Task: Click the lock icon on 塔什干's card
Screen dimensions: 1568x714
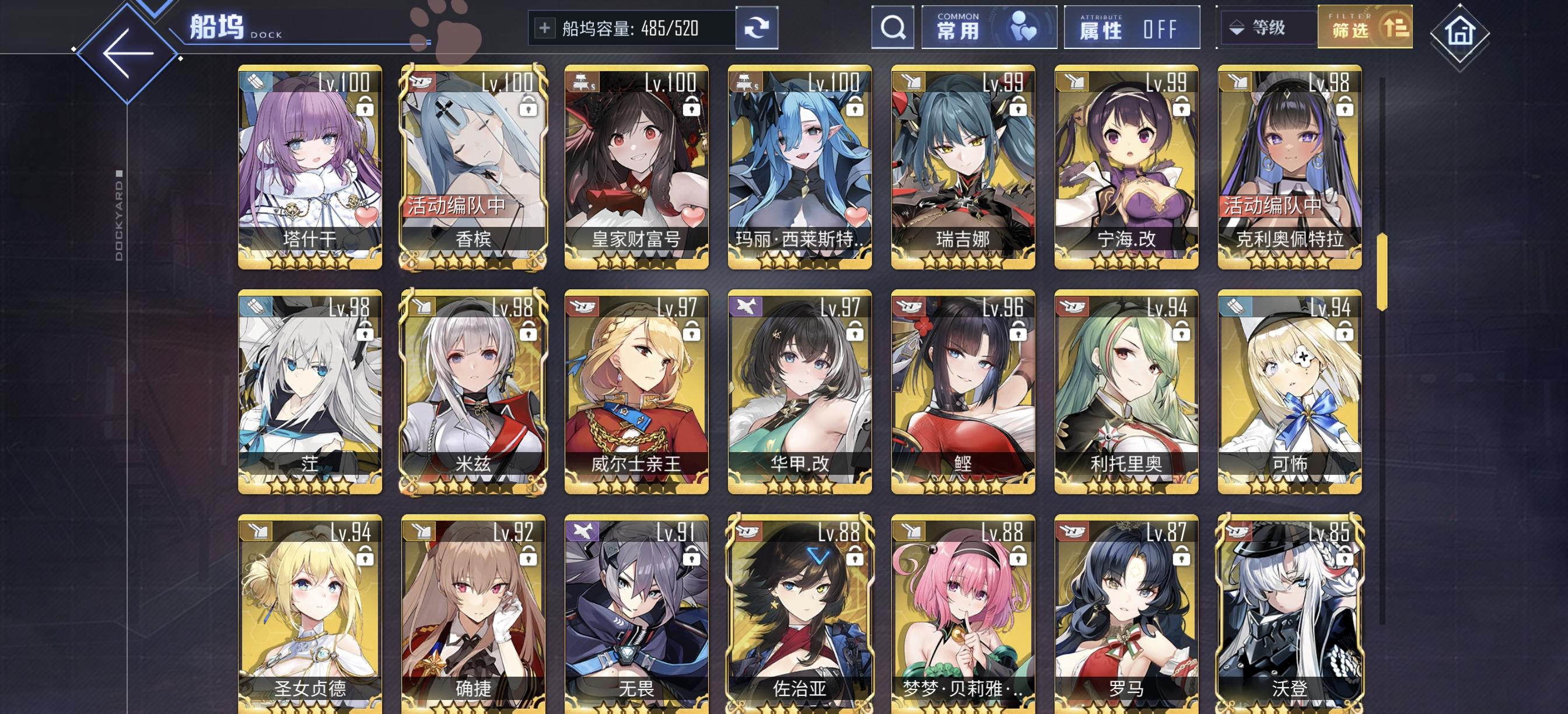Action: coord(365,107)
